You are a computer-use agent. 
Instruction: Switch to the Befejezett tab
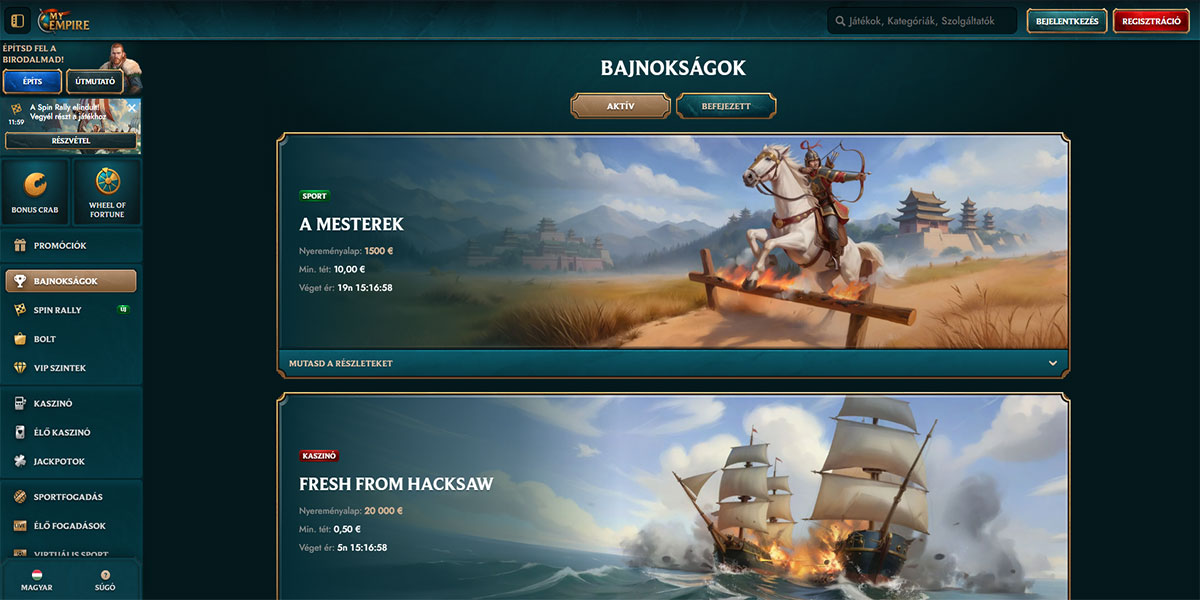click(726, 106)
